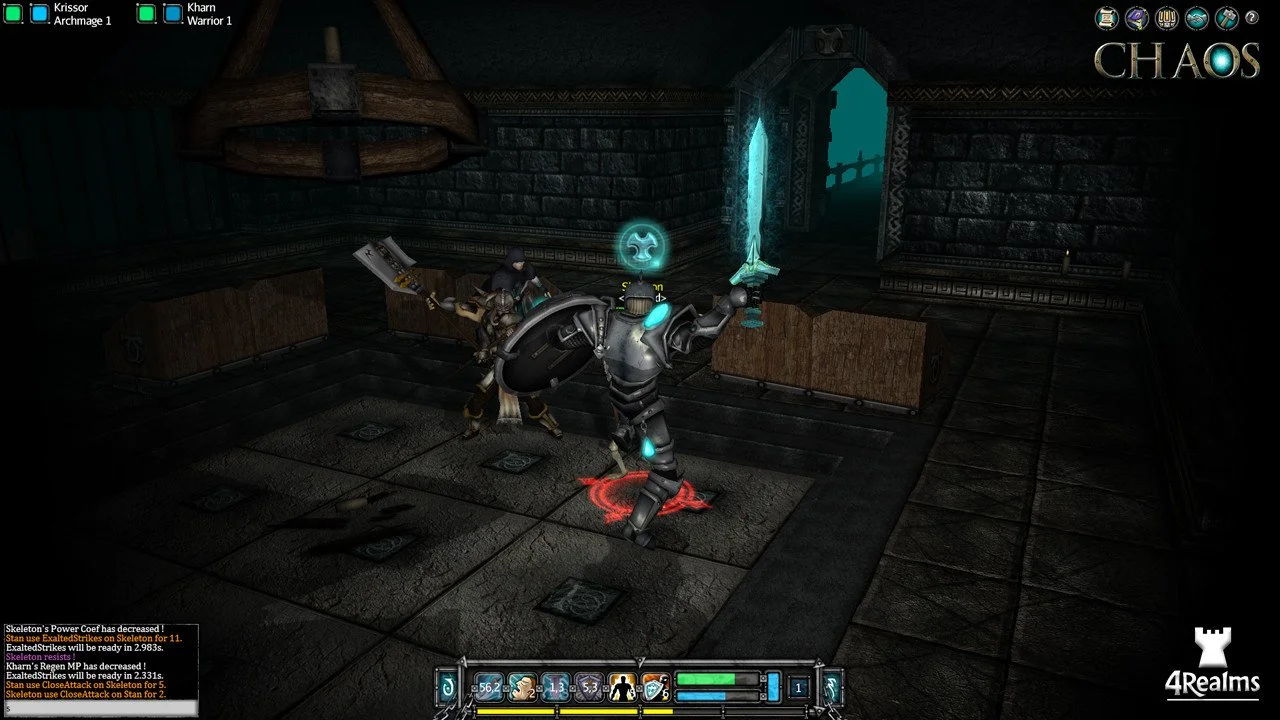
Task: Open the handshake icon menu
Action: 1196,17
